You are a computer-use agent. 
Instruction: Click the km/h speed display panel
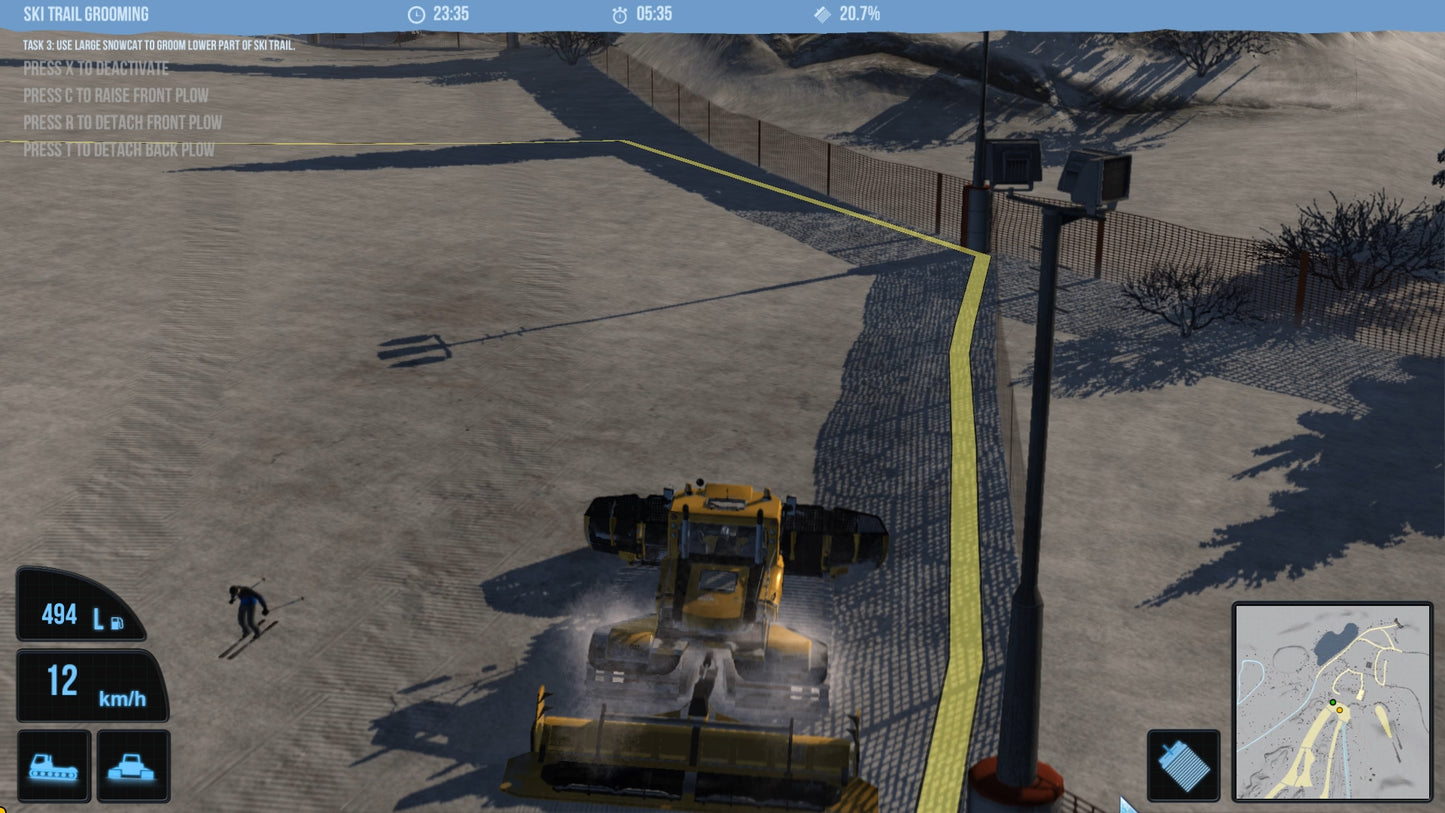point(92,684)
